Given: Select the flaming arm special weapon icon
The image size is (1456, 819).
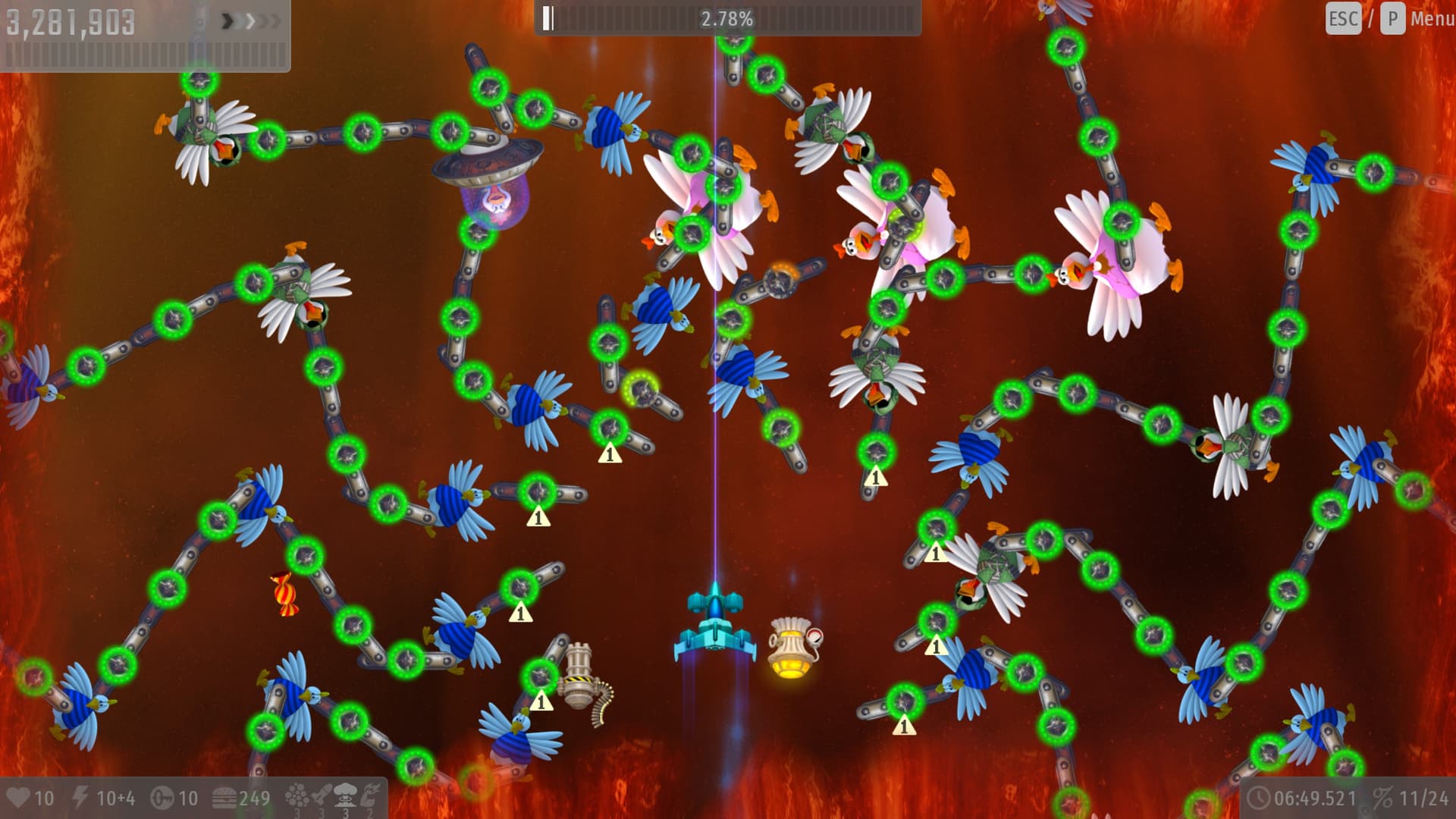Looking at the screenshot, I should point(370,795).
